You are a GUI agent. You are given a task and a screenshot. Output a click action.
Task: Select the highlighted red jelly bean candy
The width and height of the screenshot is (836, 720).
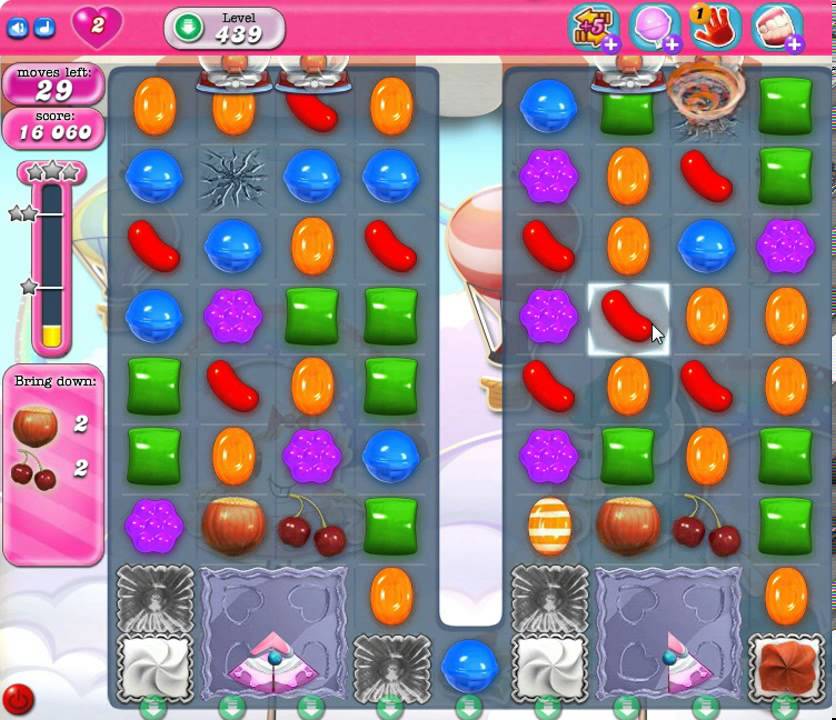[627, 320]
